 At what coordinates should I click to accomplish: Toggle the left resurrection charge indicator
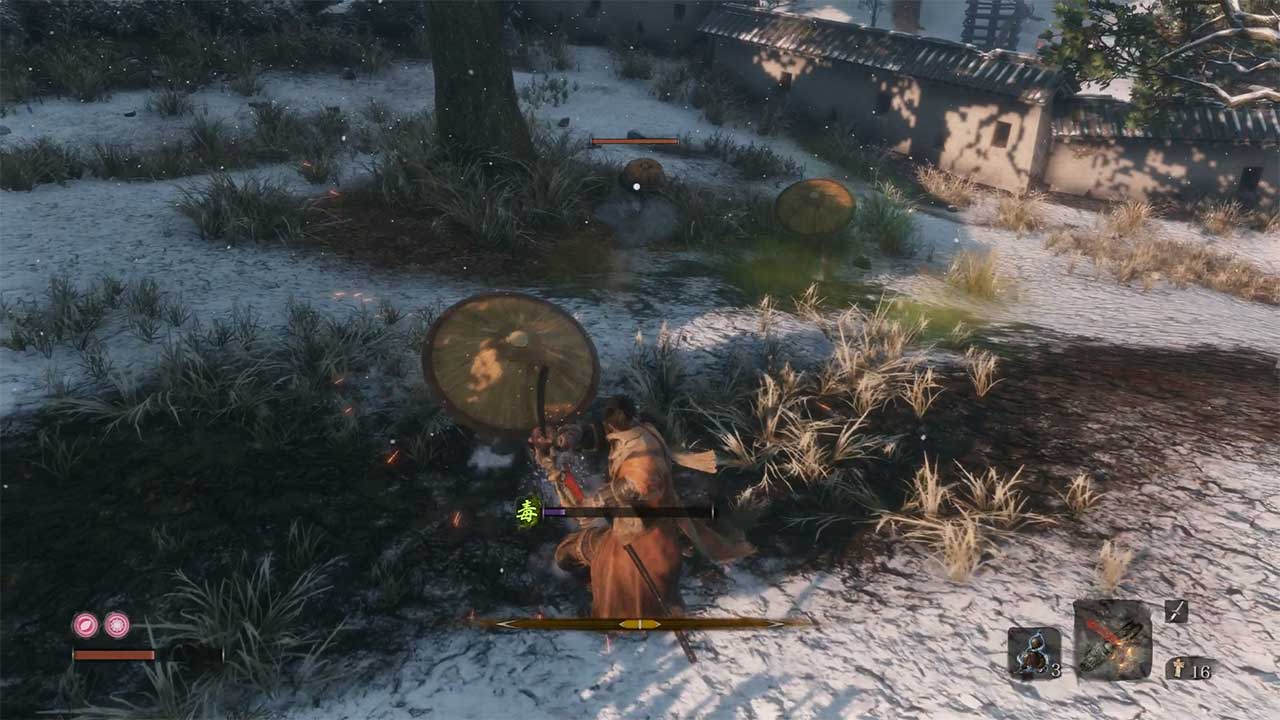click(85, 624)
